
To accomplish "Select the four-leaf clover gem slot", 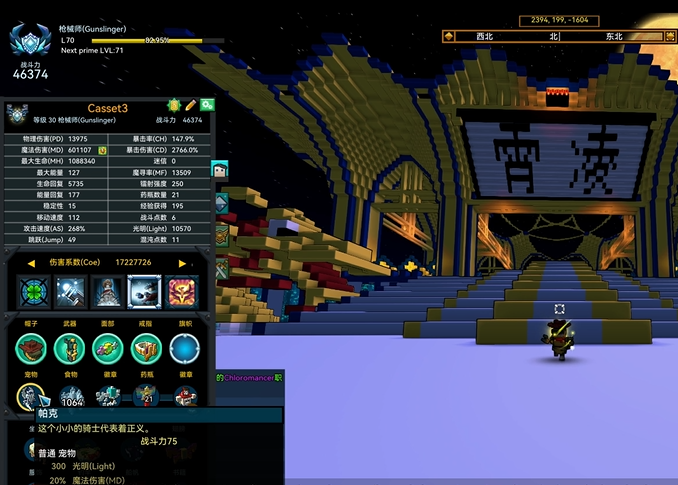I will coord(34,292).
